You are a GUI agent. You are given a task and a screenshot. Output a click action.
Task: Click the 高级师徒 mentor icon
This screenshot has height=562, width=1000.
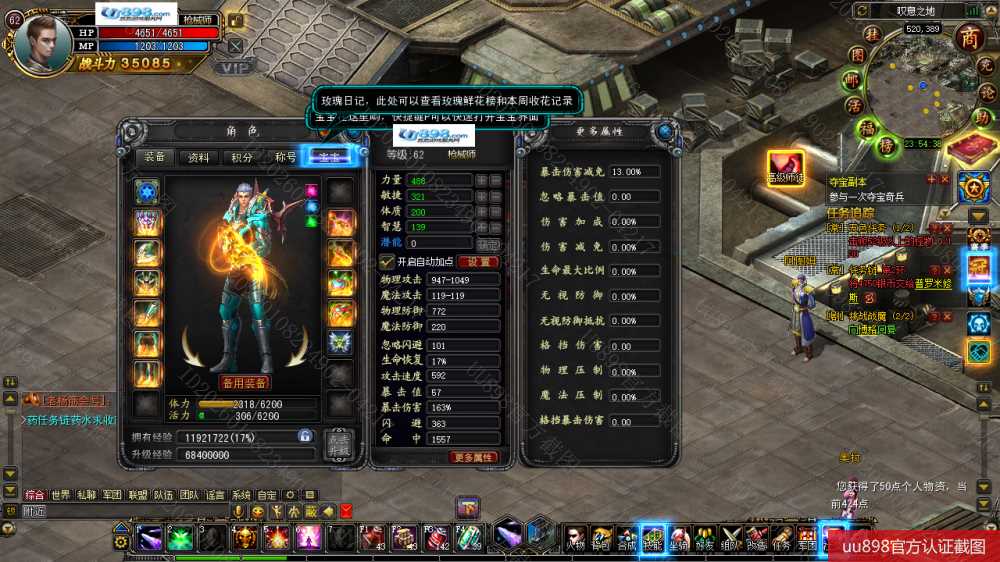785,165
